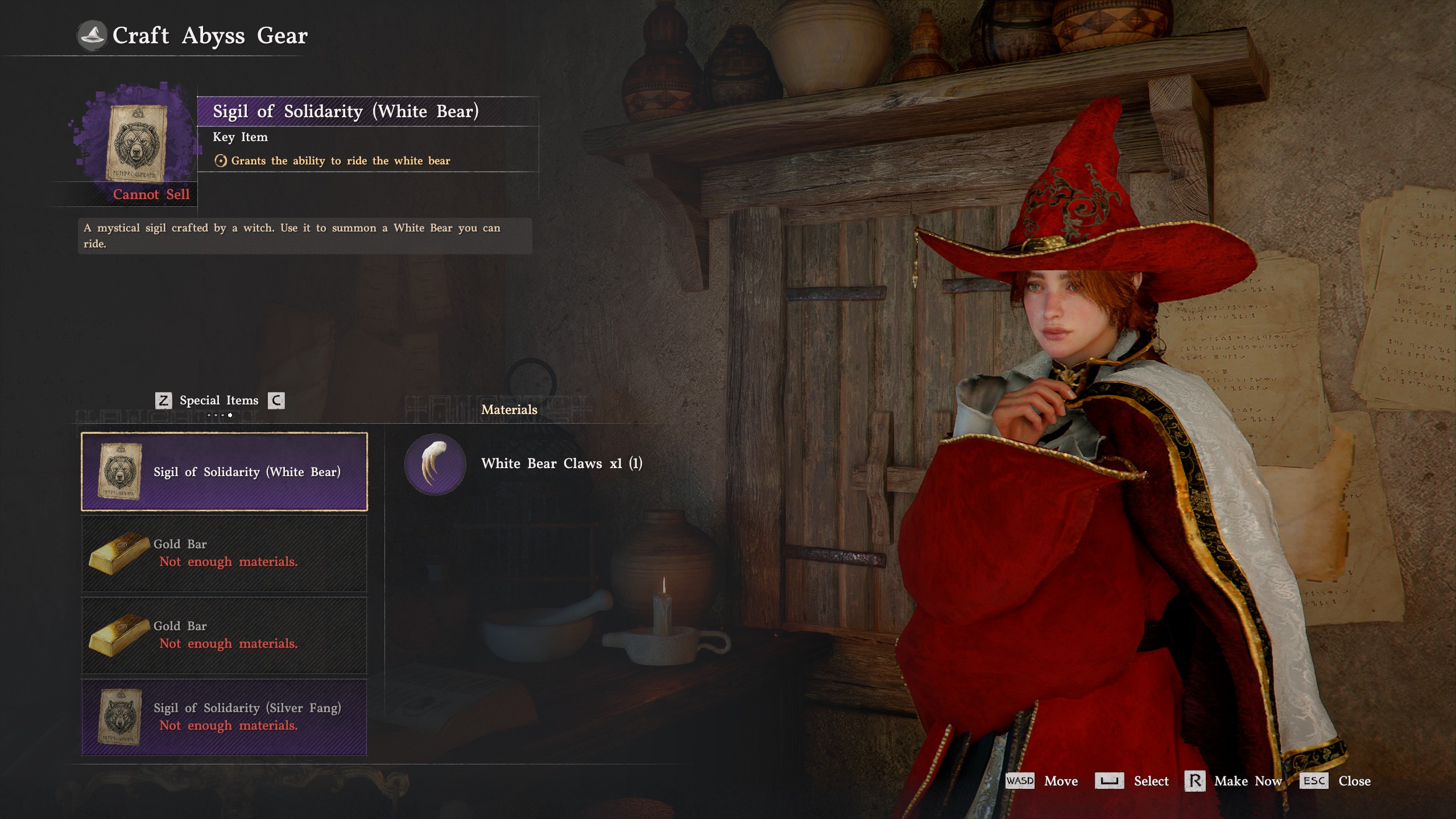Screen dimensions: 1456x819
Task: Choose the Sigil of Solidarity (Silver Fang) recipe
Action: (x=224, y=717)
